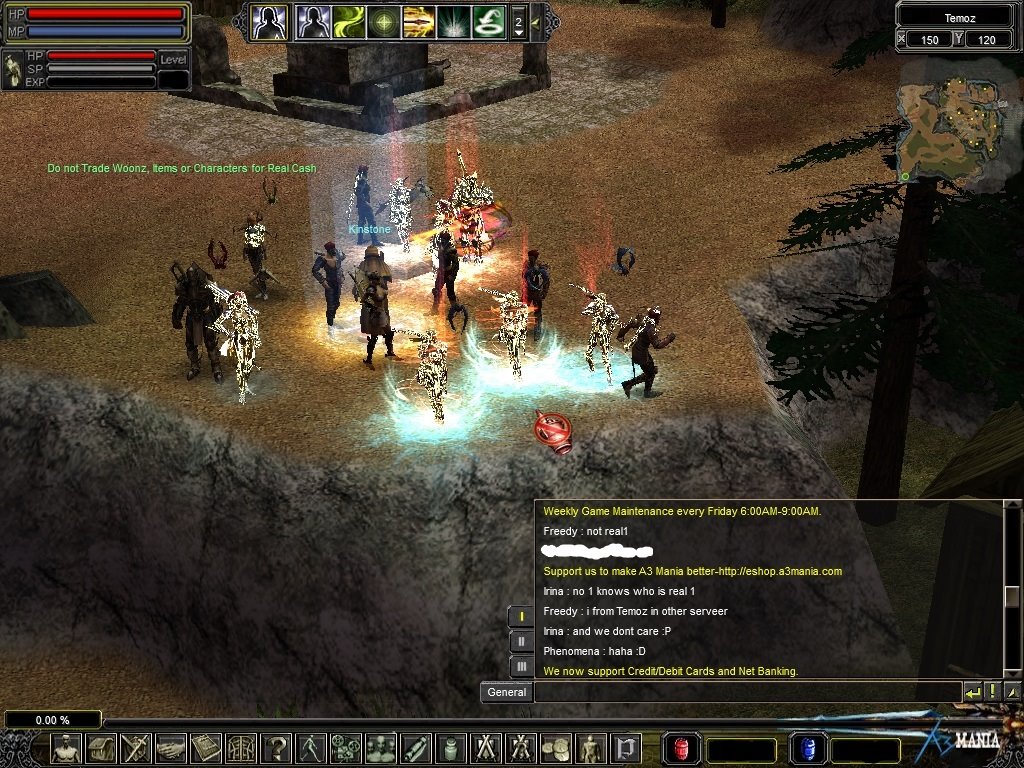The image size is (1024, 768).
Task: Open the book icon in bottom toolbar
Action: [206, 747]
